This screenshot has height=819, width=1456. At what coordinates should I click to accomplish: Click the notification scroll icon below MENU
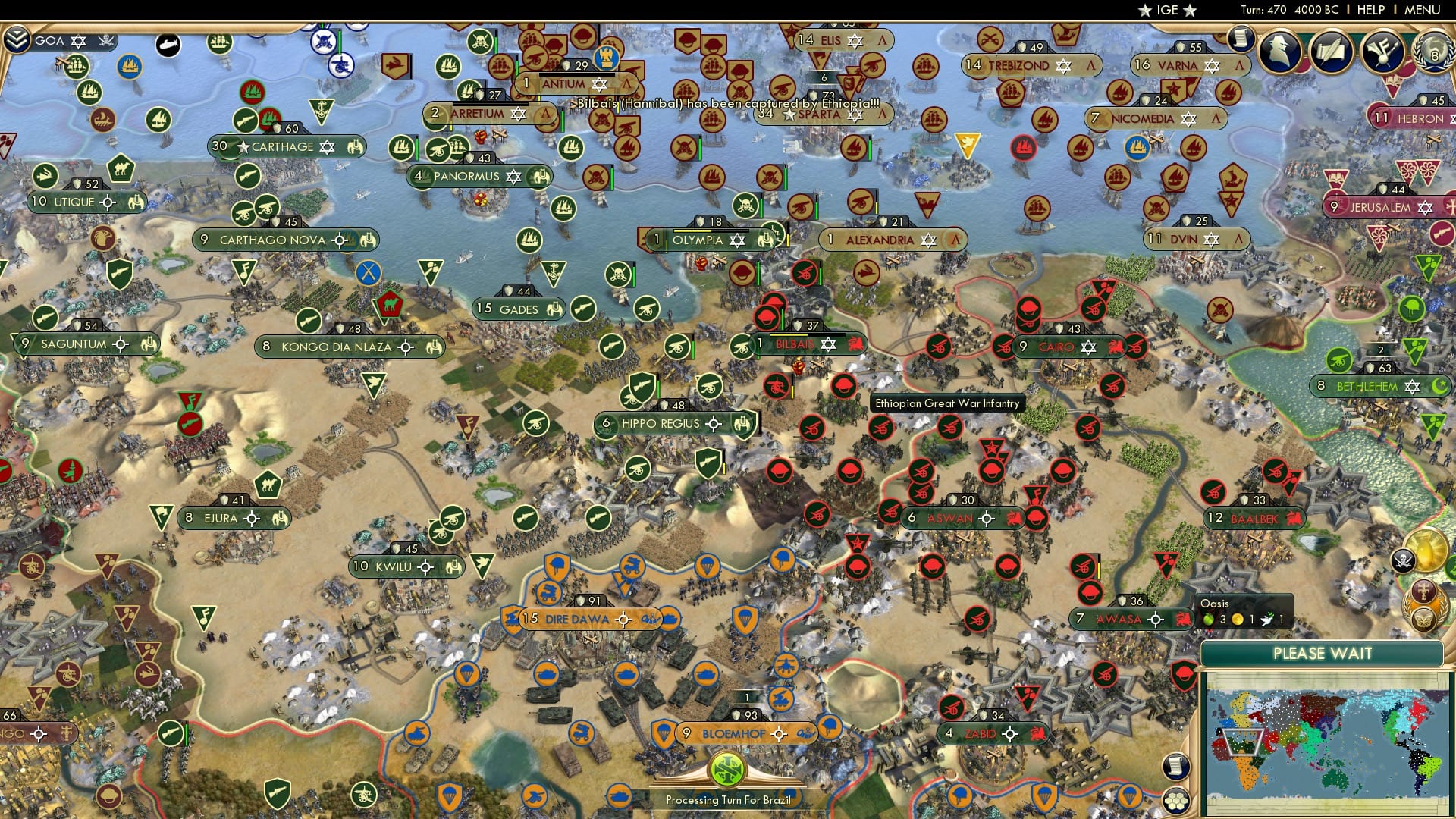point(1241,39)
